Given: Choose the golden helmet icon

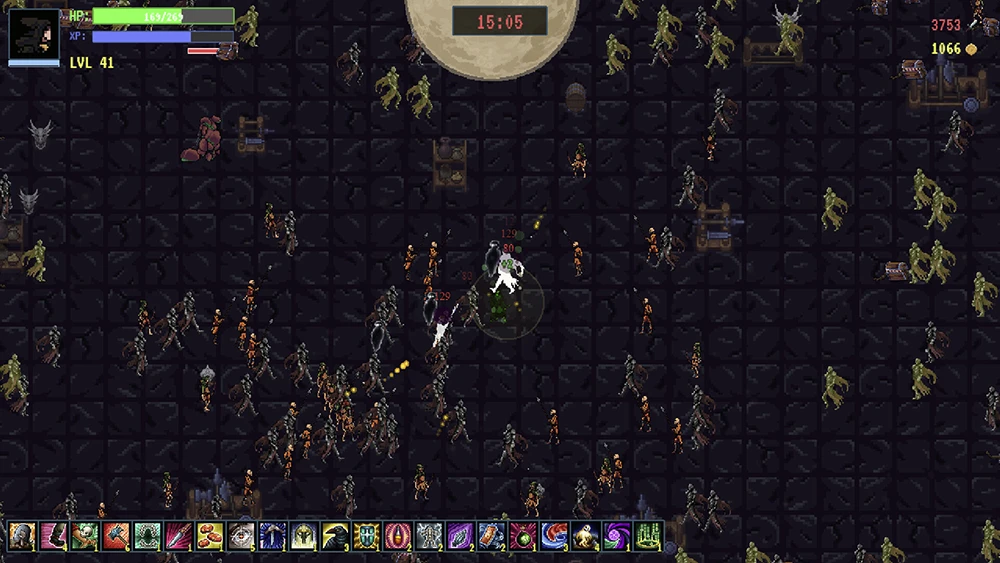Looking at the screenshot, I should coord(304,536).
